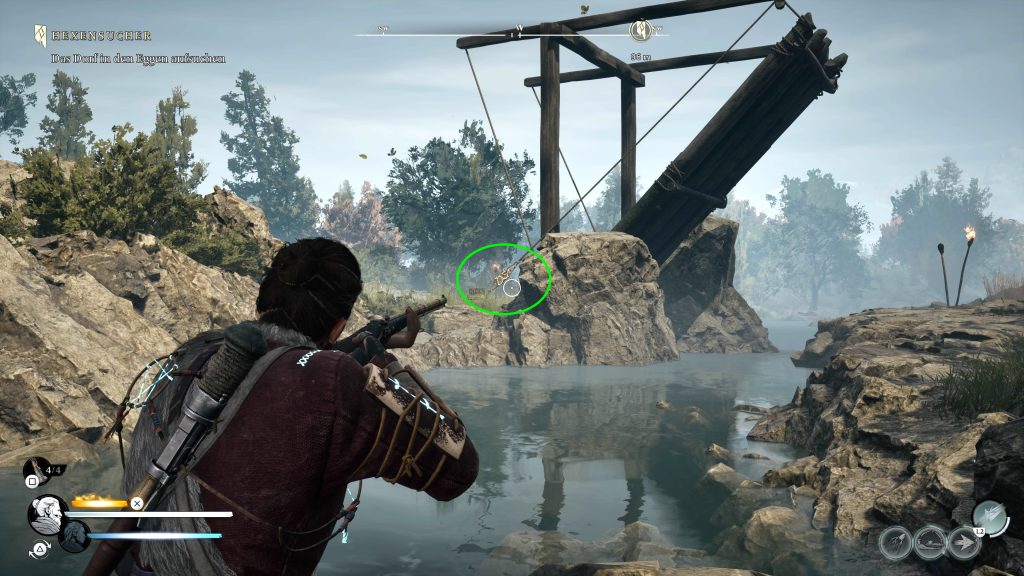Choose the arrow-shaped ability icon
This screenshot has height=576, width=1024.
(963, 542)
